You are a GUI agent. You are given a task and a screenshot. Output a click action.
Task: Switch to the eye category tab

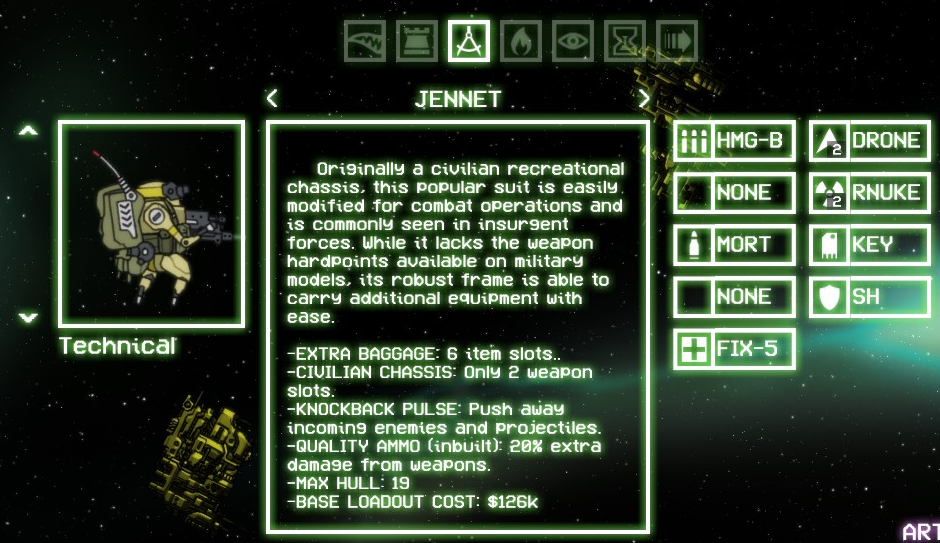573,41
